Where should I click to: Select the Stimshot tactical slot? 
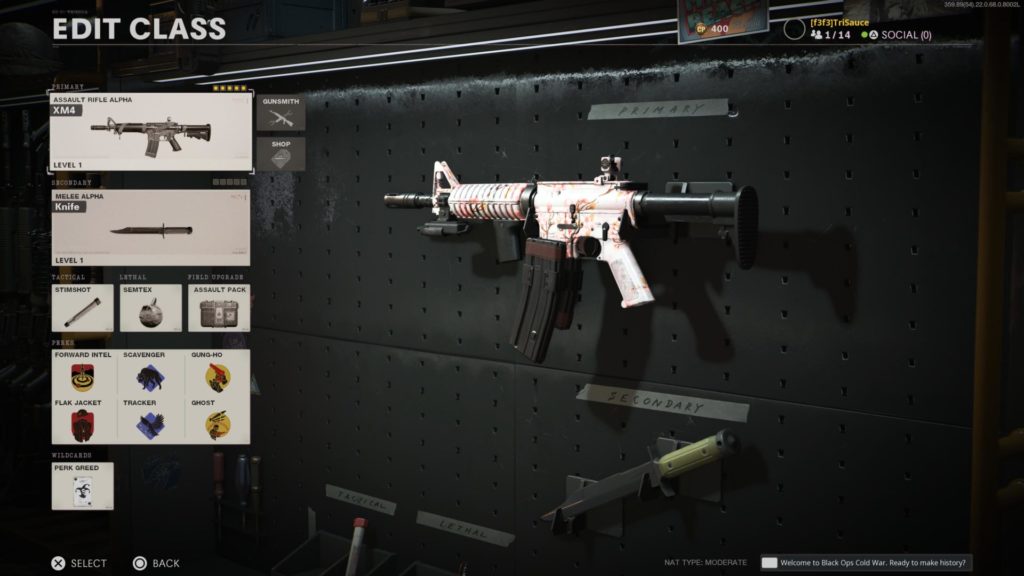(82, 308)
